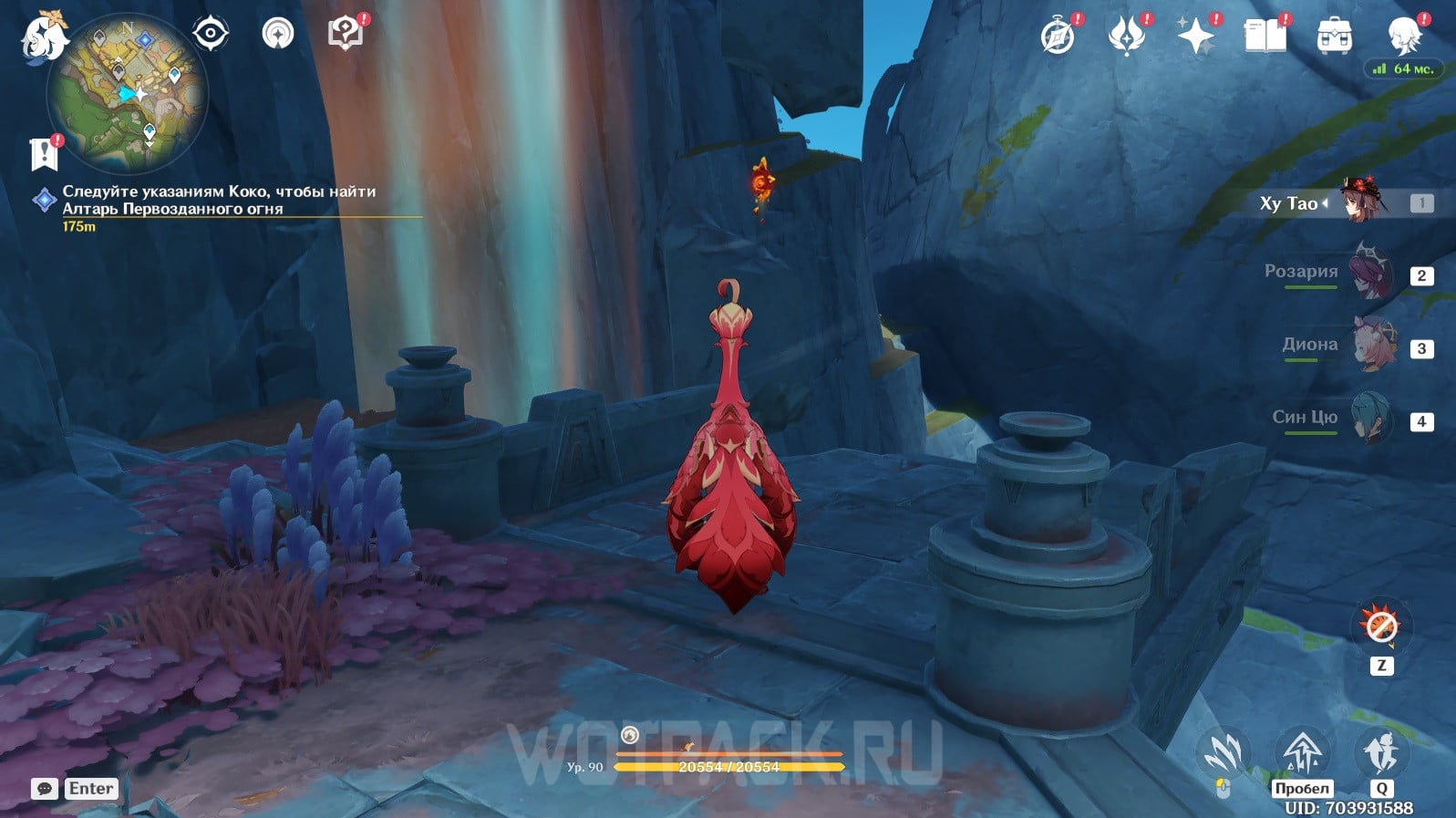Activate the ability icon labeled Q
Viewport: 1456px width, 818px height.
[x=1380, y=754]
